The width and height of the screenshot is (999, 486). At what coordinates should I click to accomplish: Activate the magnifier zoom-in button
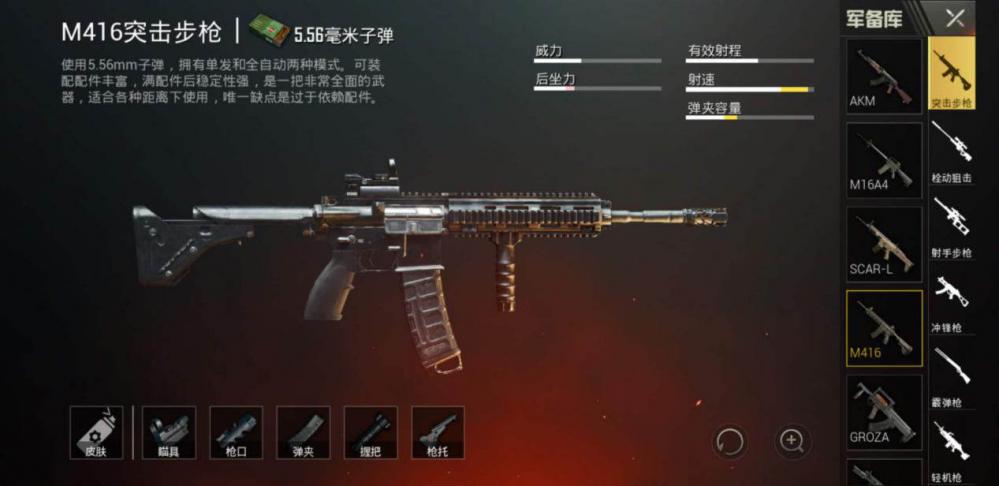point(791,440)
